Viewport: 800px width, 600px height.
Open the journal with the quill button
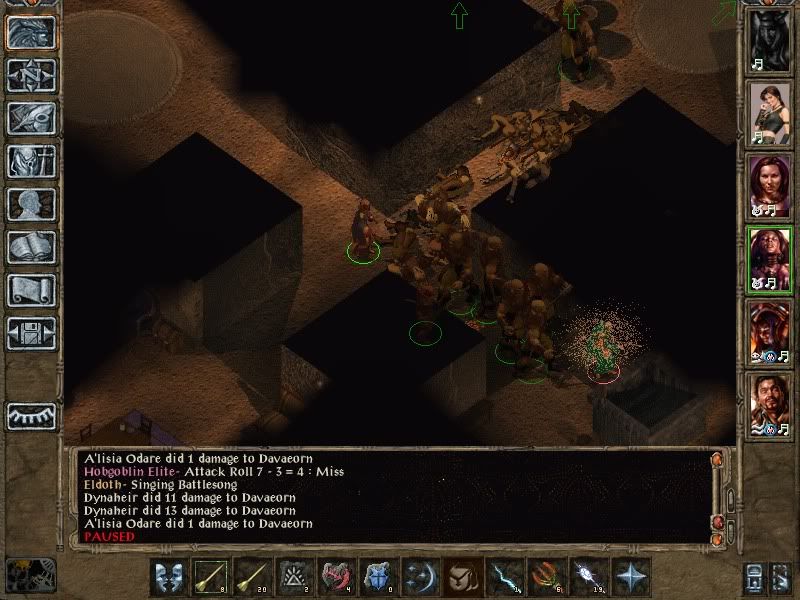point(31,118)
